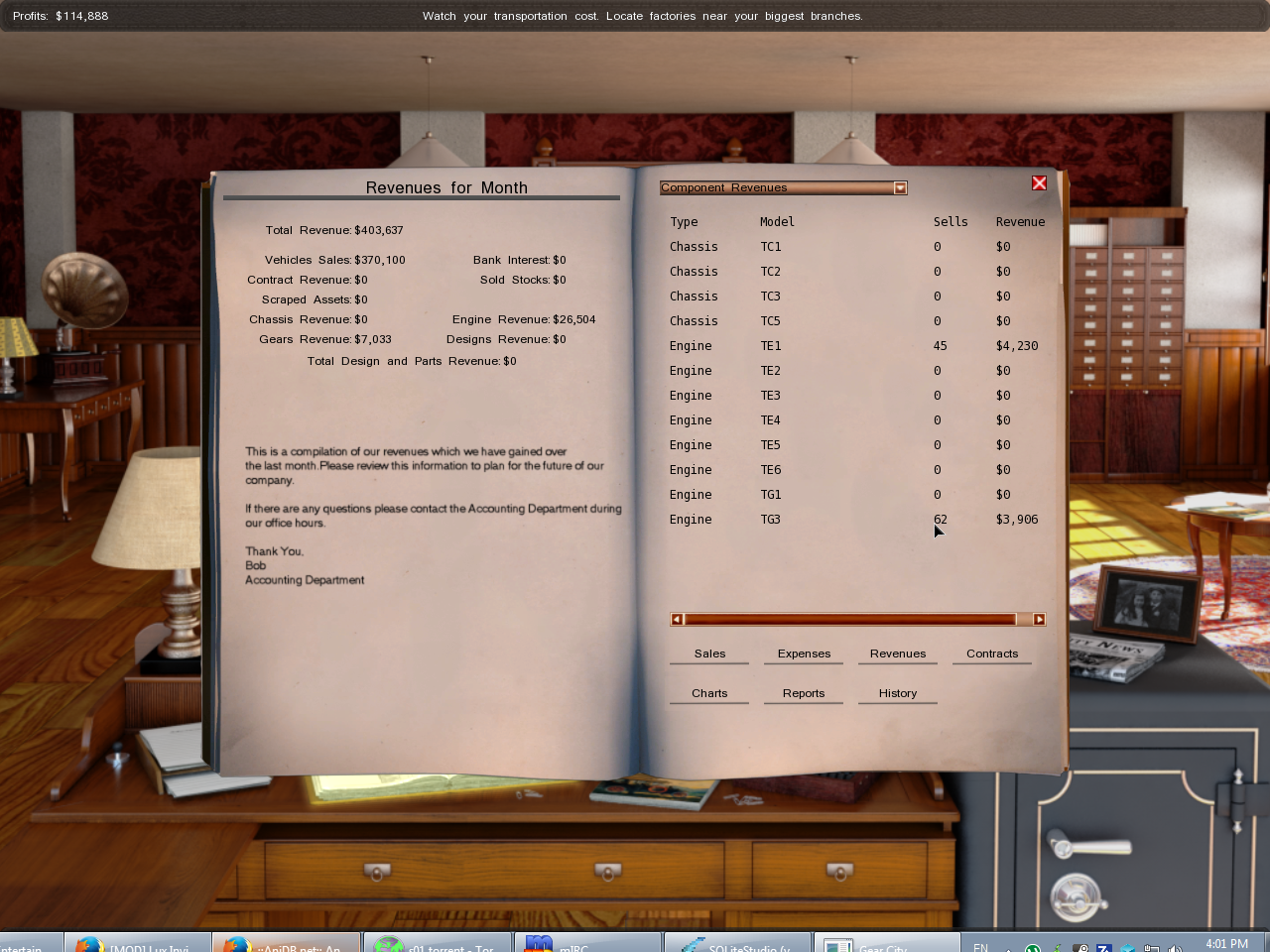Click the right arrow of horizontal scrollbar
This screenshot has width=1270, height=952.
coord(1039,620)
